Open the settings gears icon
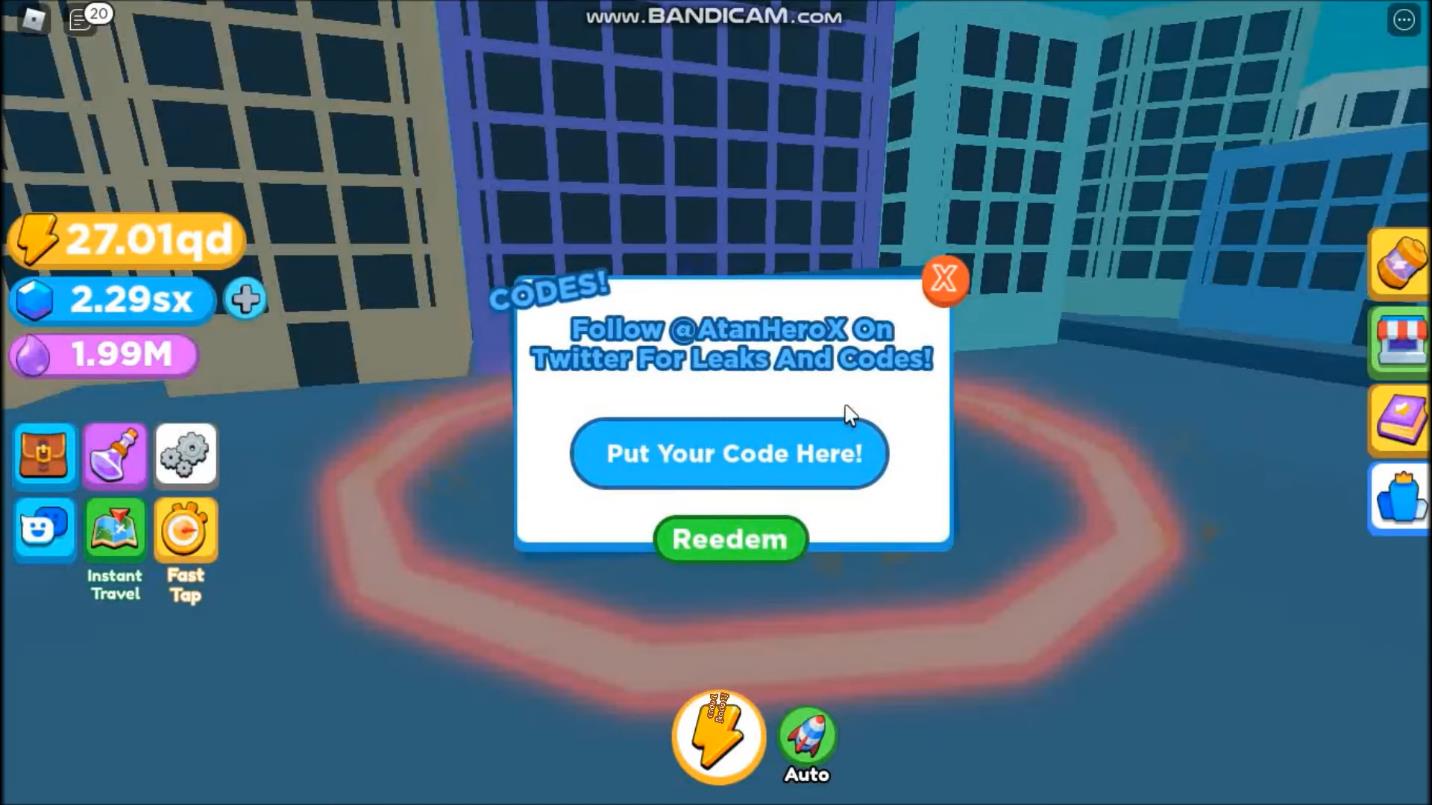The image size is (1432, 805). click(x=186, y=455)
